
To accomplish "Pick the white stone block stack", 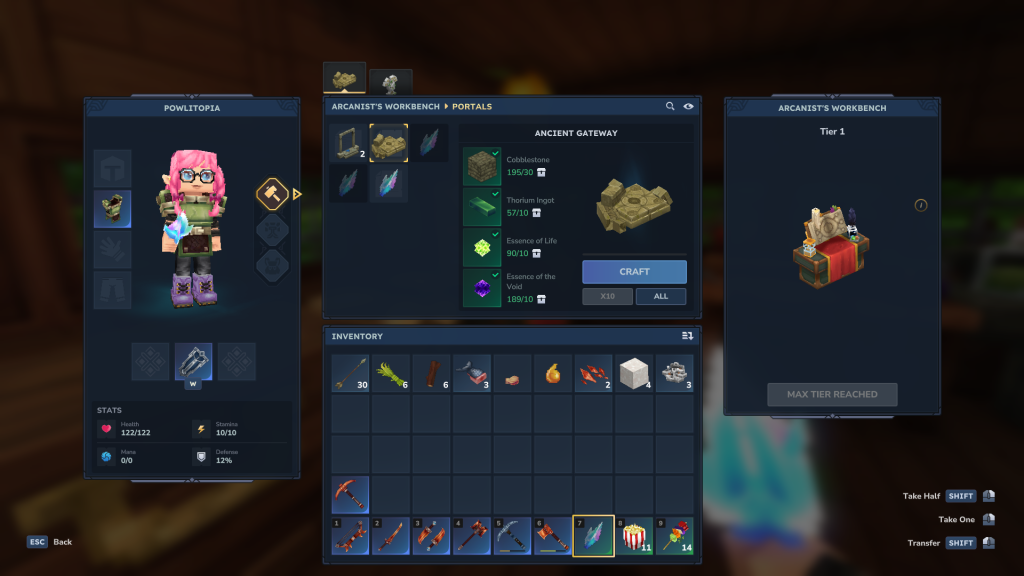I will click(x=634, y=373).
